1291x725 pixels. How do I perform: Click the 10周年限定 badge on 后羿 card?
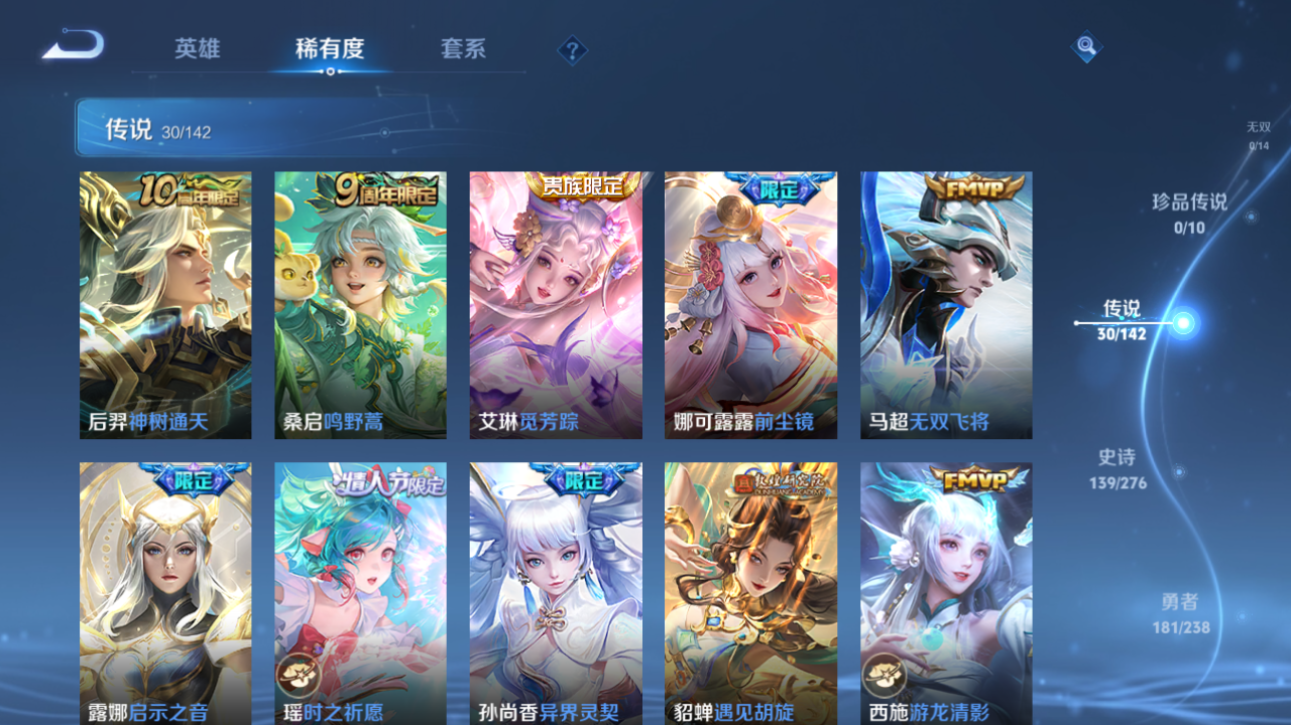tap(192, 190)
